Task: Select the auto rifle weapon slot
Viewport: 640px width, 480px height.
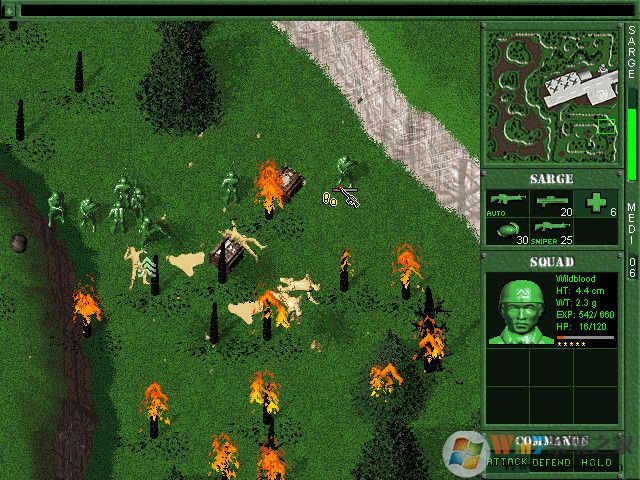Action: click(x=506, y=203)
